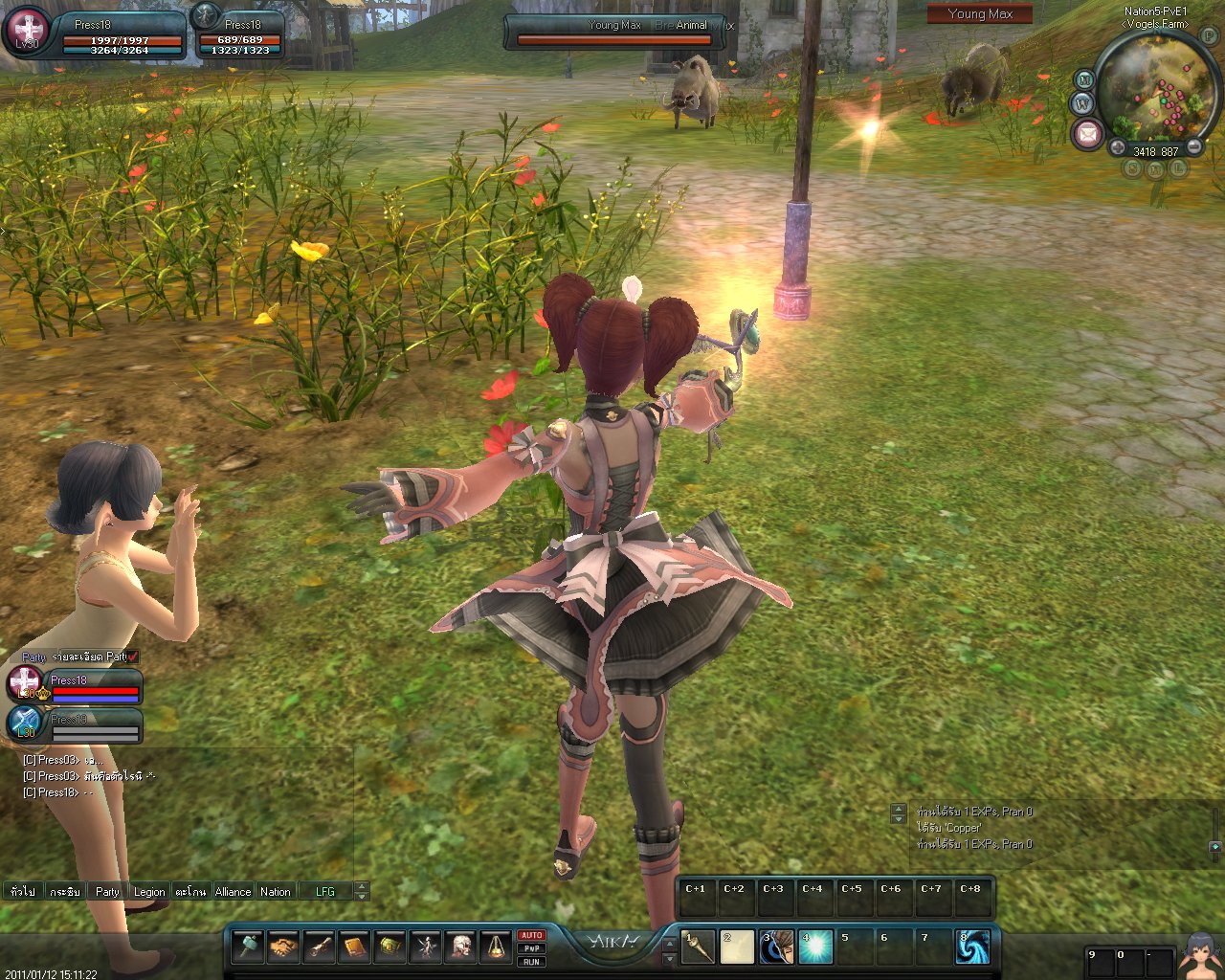Activate the glowing light skill in slot 4
Image resolution: width=1225 pixels, height=980 pixels.
[x=815, y=947]
